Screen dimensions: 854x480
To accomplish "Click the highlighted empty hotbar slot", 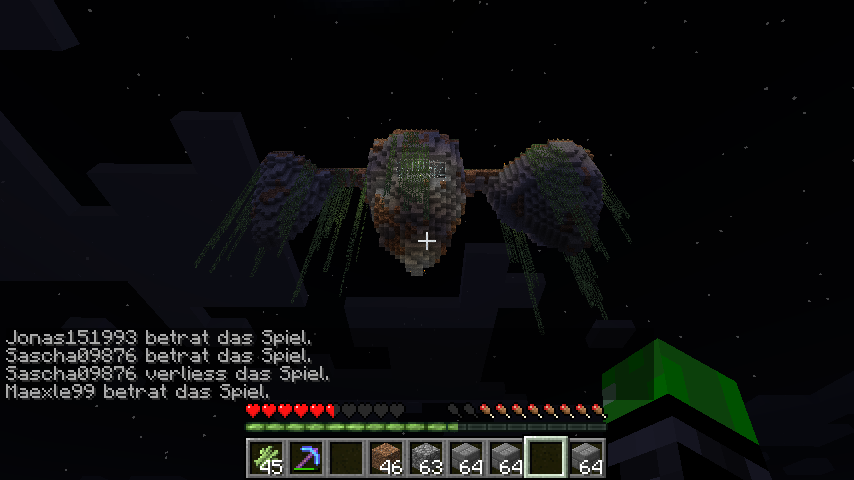I will pyautogui.click(x=547, y=458).
